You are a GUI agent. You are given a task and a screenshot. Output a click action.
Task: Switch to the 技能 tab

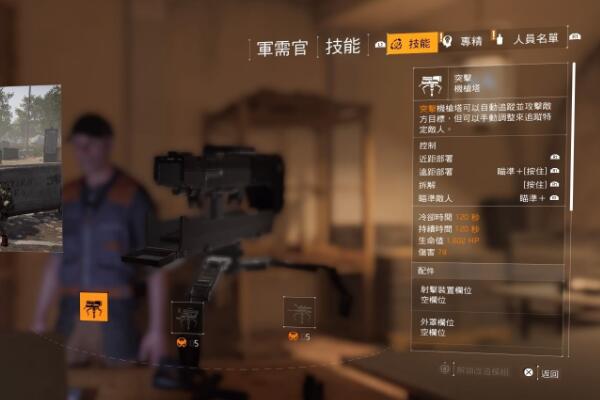coord(411,43)
